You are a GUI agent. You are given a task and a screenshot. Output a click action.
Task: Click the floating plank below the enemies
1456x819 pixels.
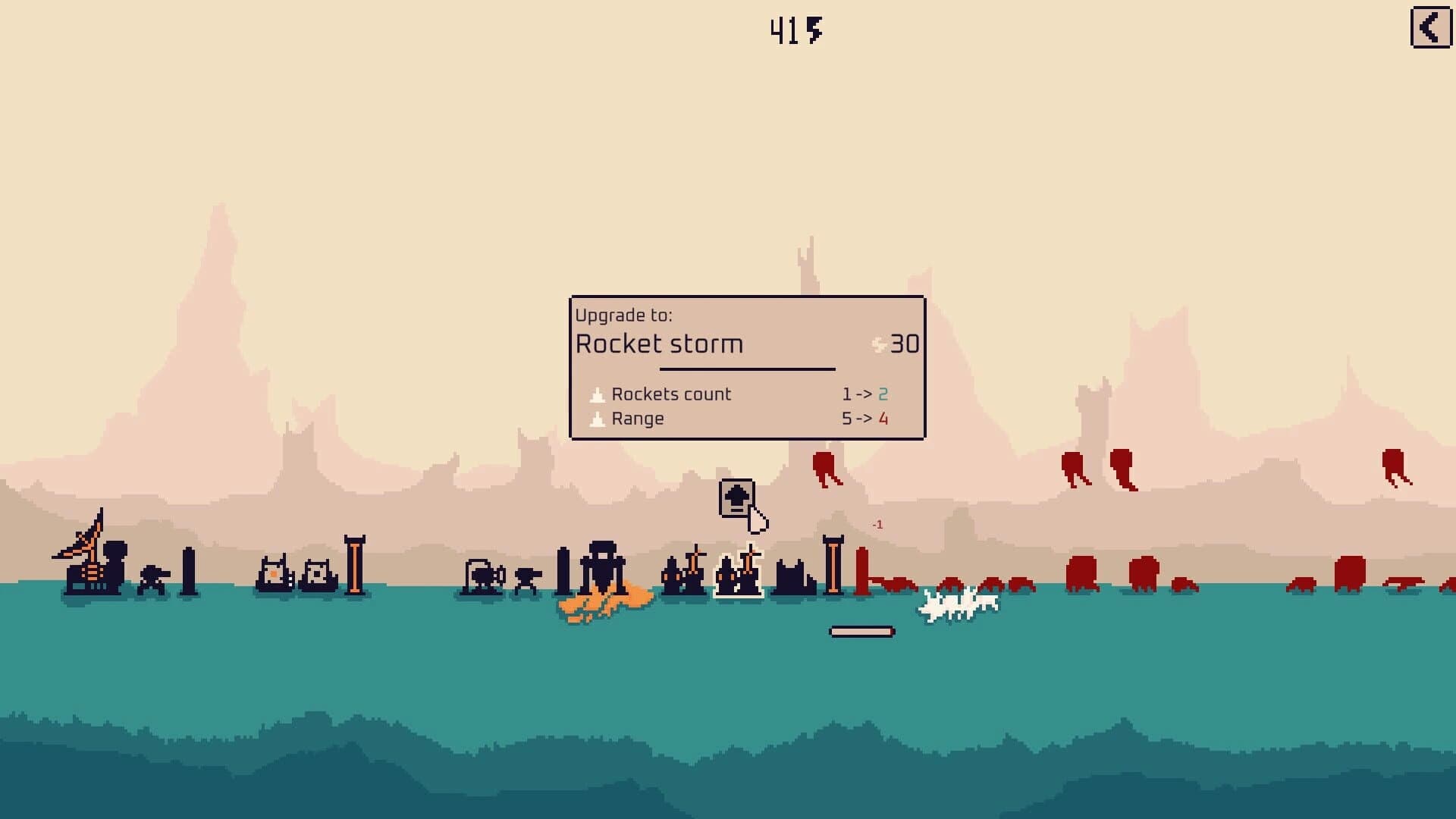pos(861,629)
